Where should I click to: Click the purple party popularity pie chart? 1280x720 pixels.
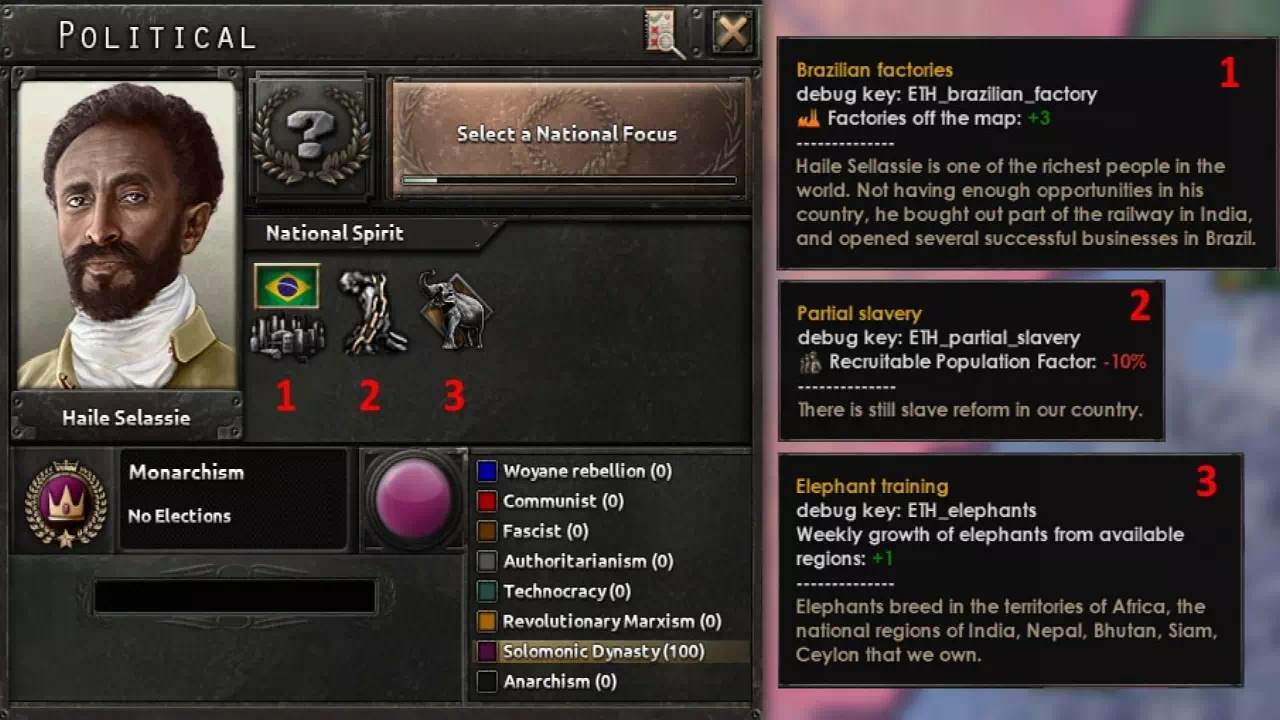(x=413, y=499)
